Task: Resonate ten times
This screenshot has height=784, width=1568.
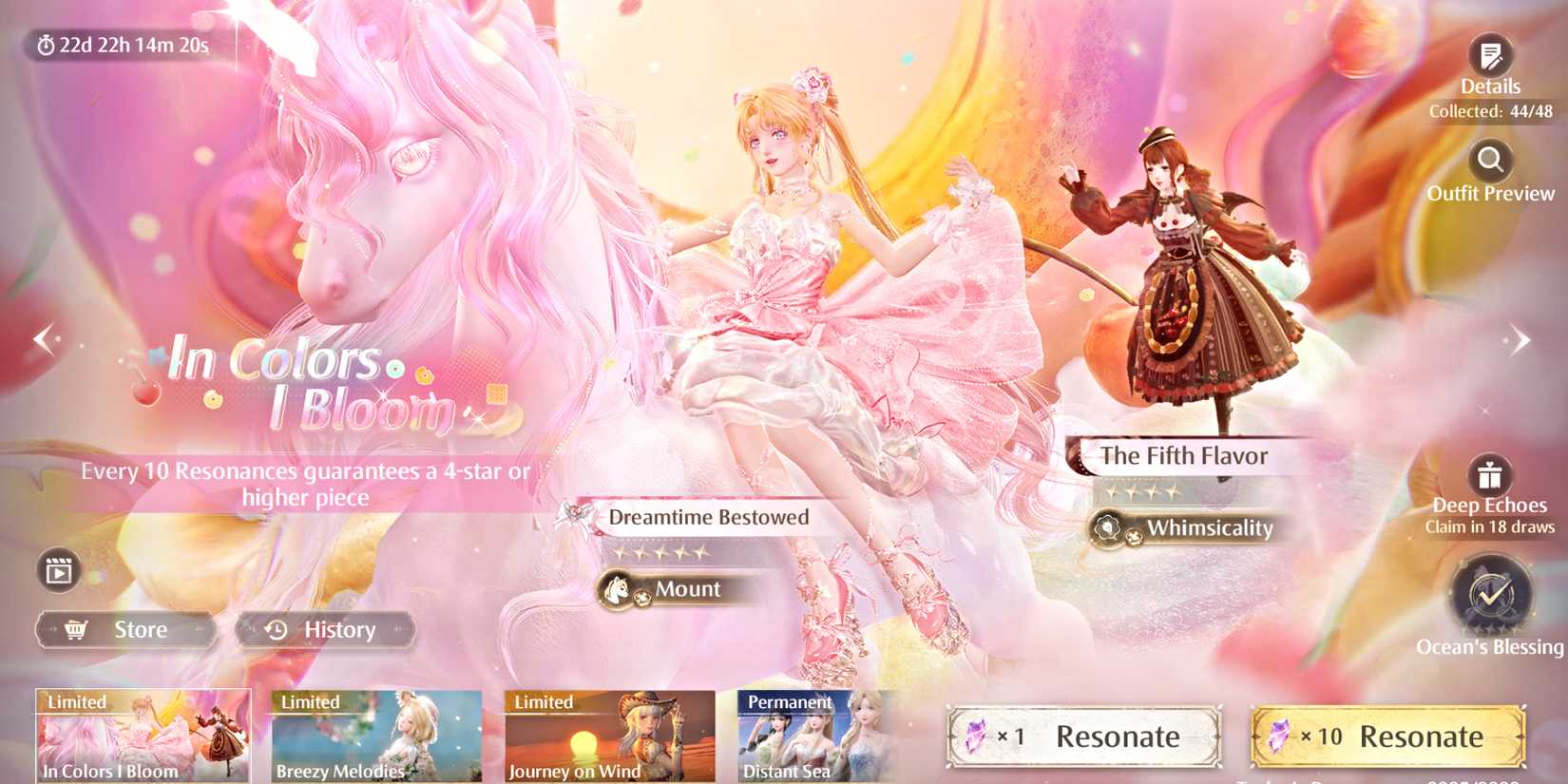Action: click(x=1387, y=736)
